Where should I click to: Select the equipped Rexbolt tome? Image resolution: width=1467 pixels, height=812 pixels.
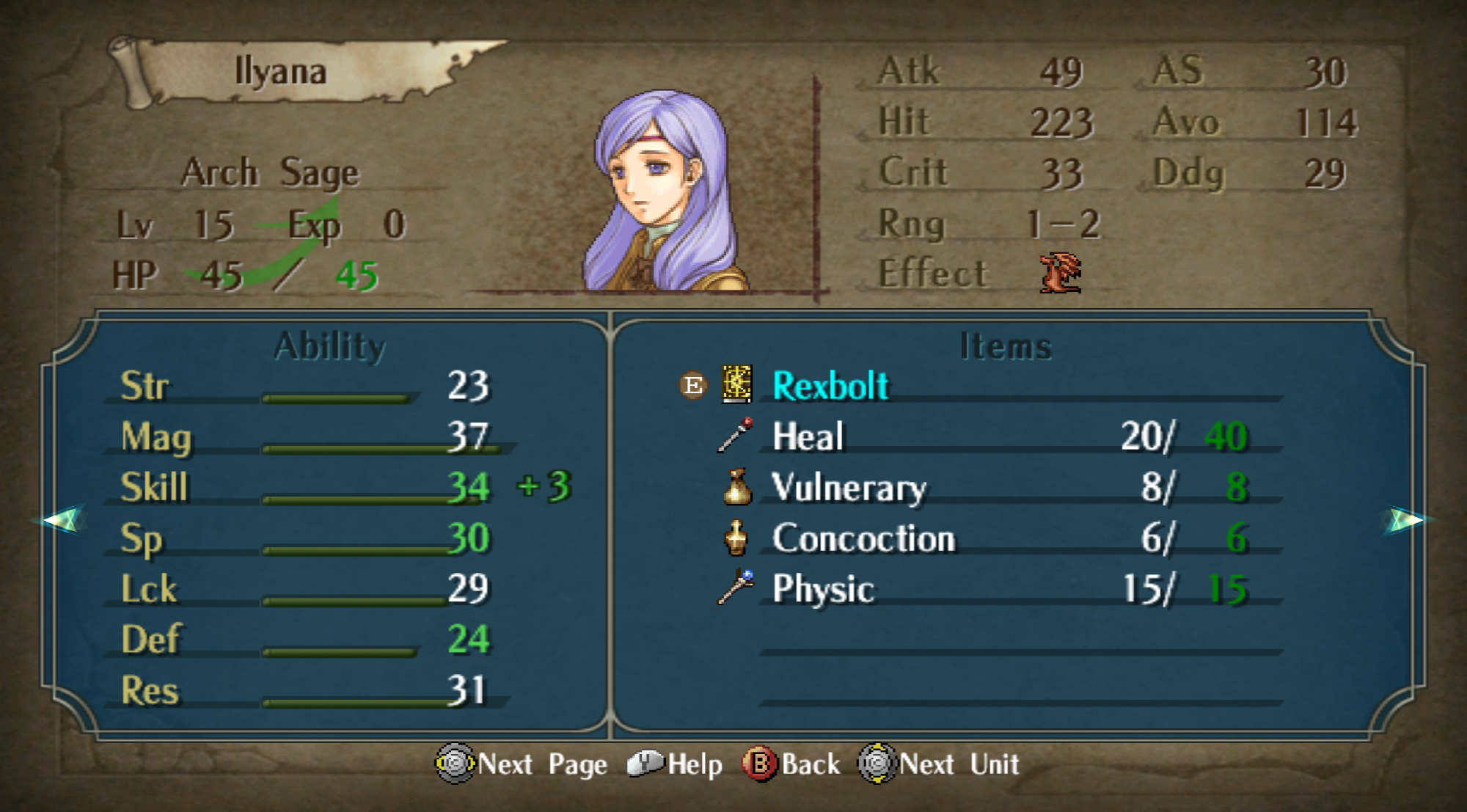click(830, 386)
